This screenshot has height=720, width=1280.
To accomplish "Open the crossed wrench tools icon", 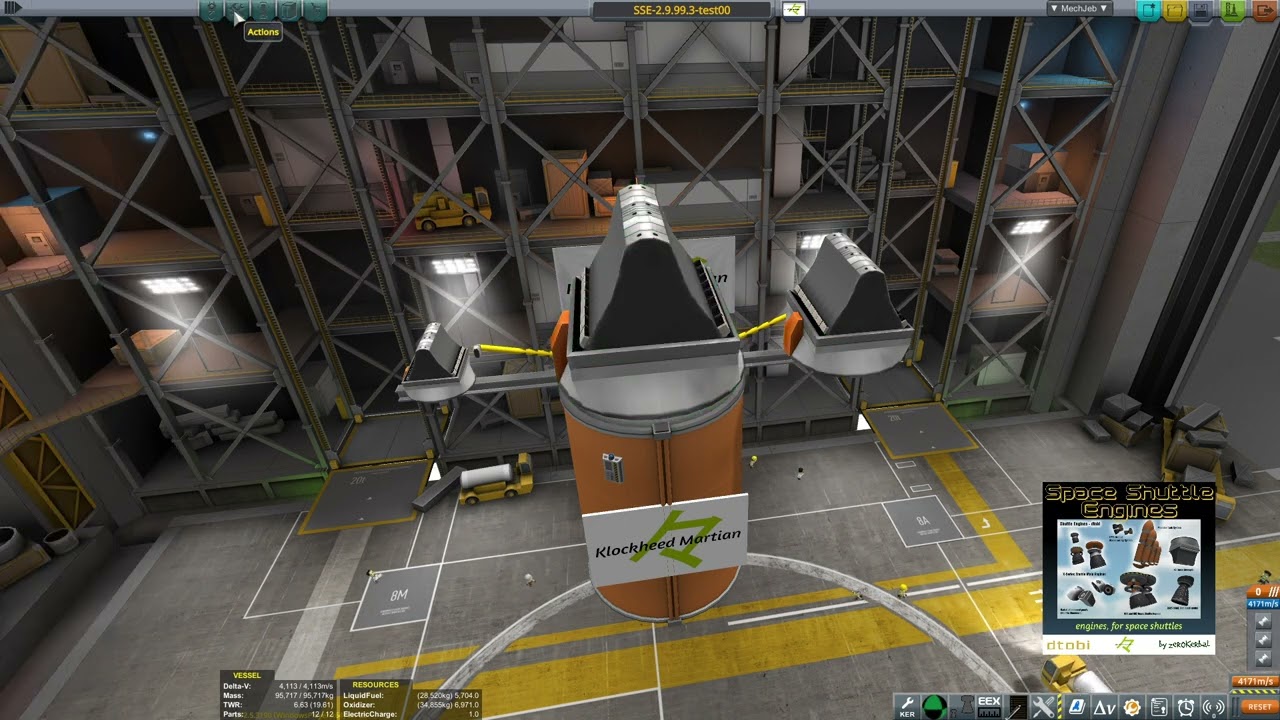I will (x=1043, y=707).
